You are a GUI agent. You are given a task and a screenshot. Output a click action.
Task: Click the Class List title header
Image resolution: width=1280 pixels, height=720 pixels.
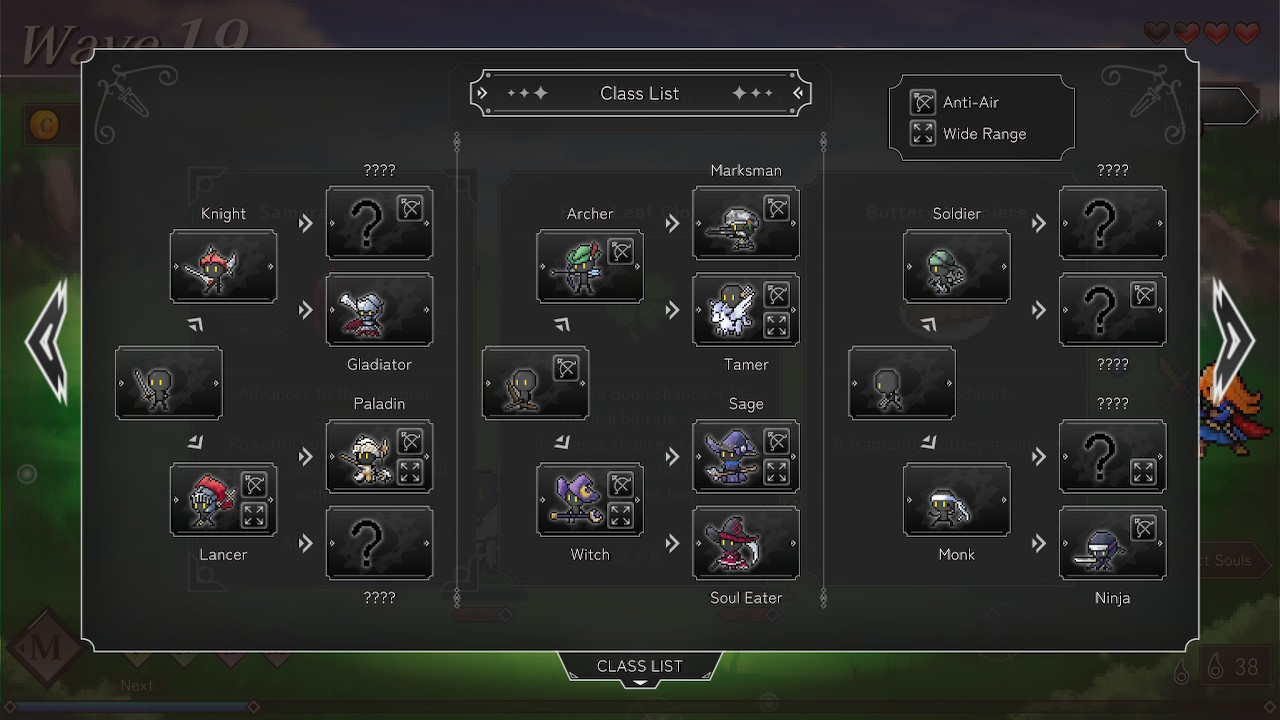point(639,93)
